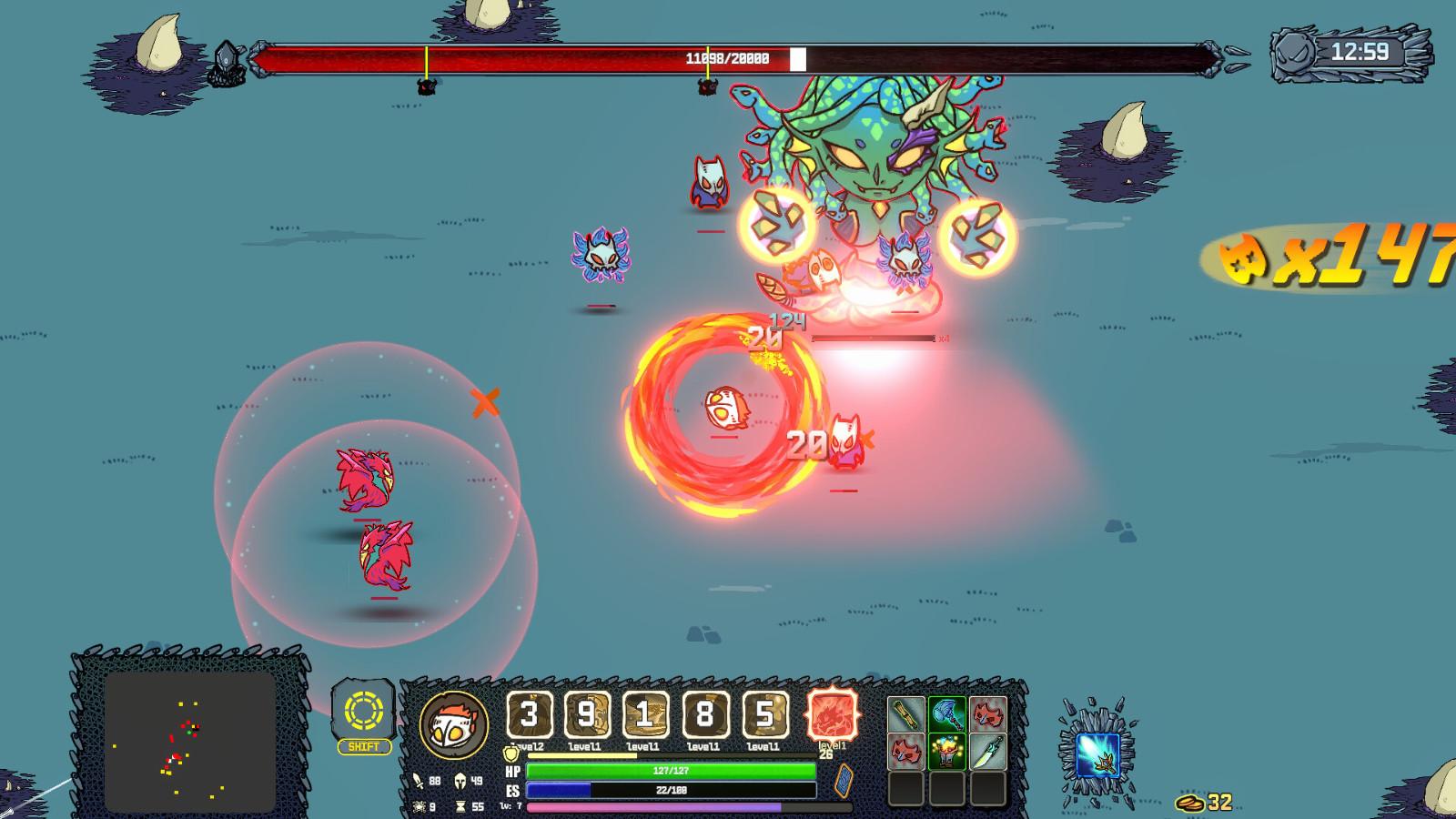Select the skill slot on cooldown 9
Image resolution: width=1456 pixels, height=819 pixels.
586,715
